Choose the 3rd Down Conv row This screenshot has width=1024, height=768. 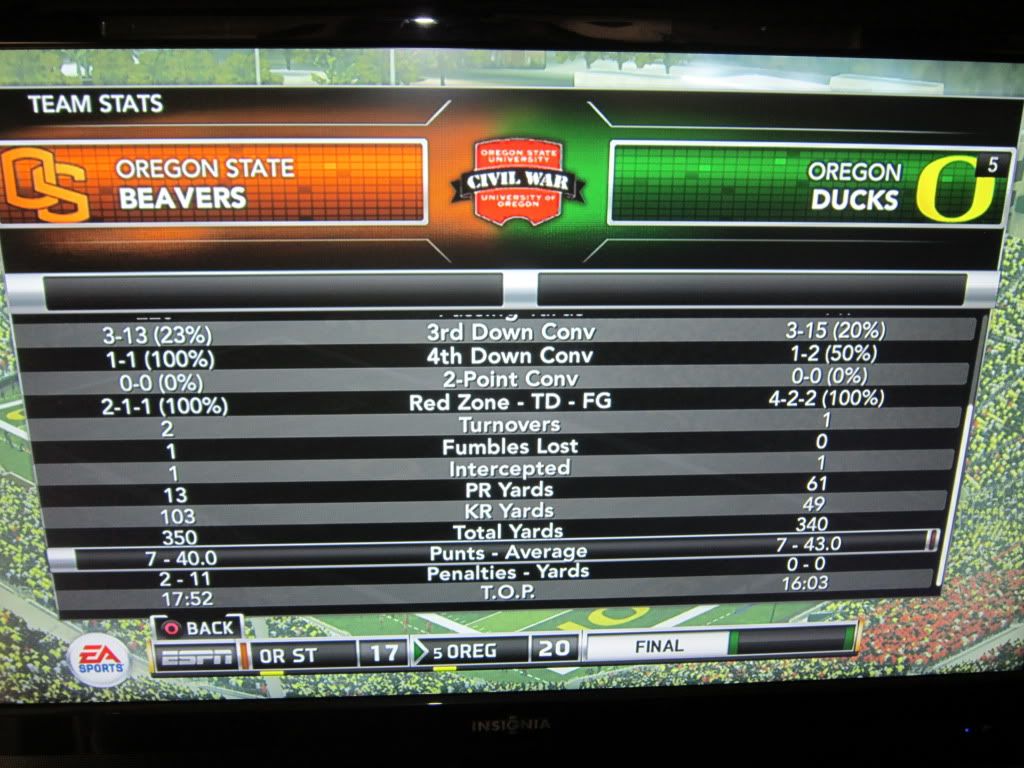point(510,333)
